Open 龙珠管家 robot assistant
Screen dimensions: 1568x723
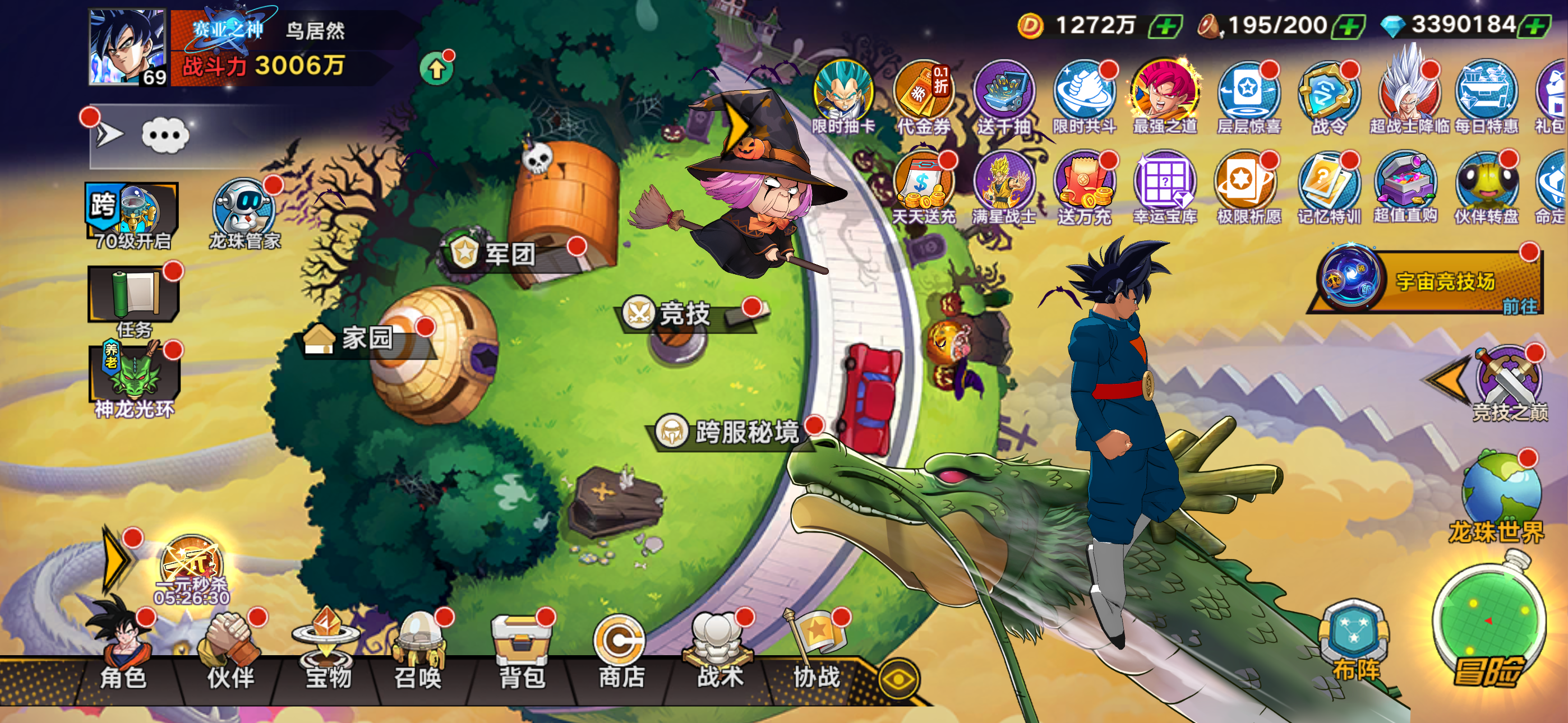(x=245, y=213)
